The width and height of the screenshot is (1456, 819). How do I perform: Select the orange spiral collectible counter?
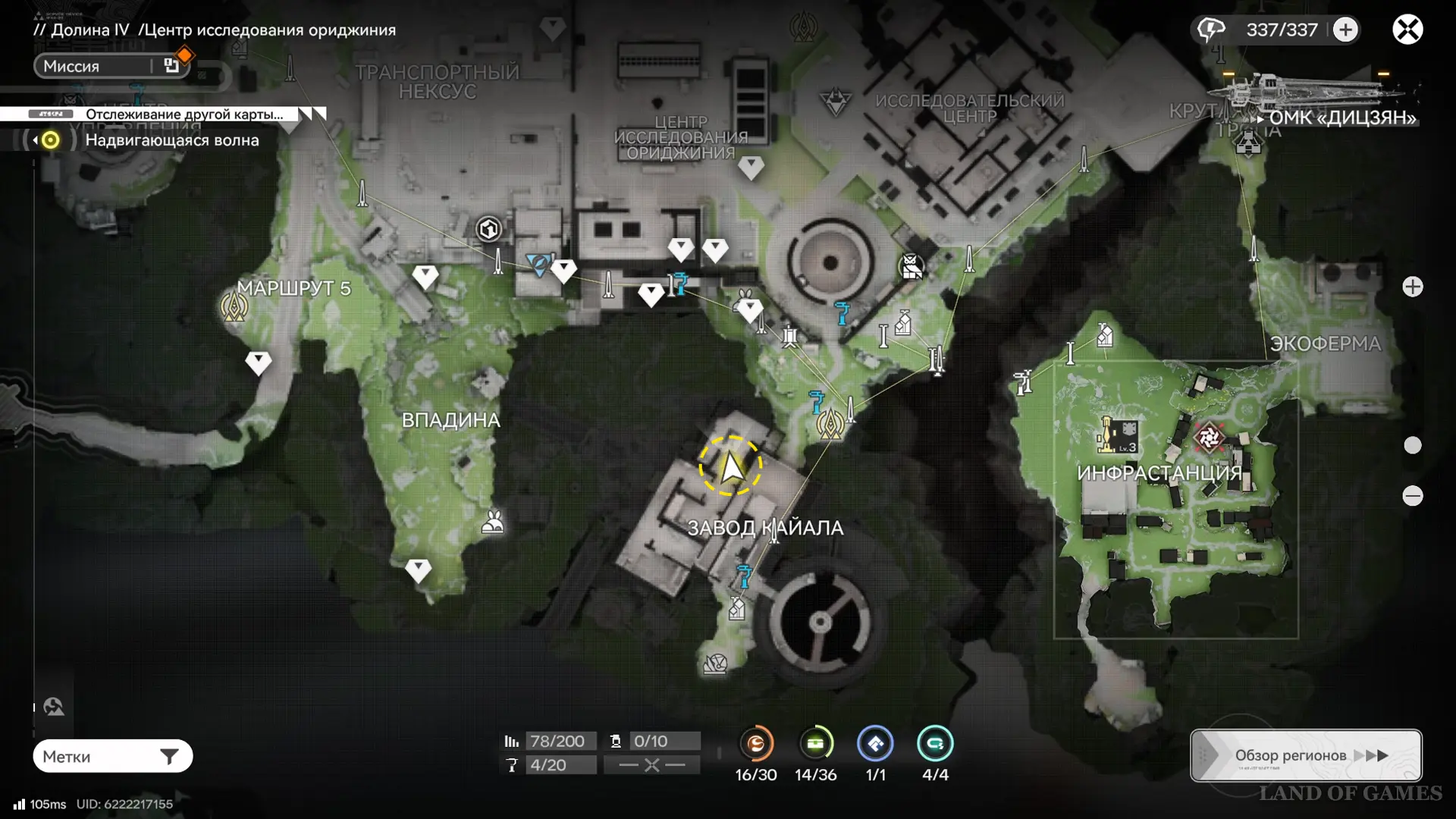[x=756, y=744]
